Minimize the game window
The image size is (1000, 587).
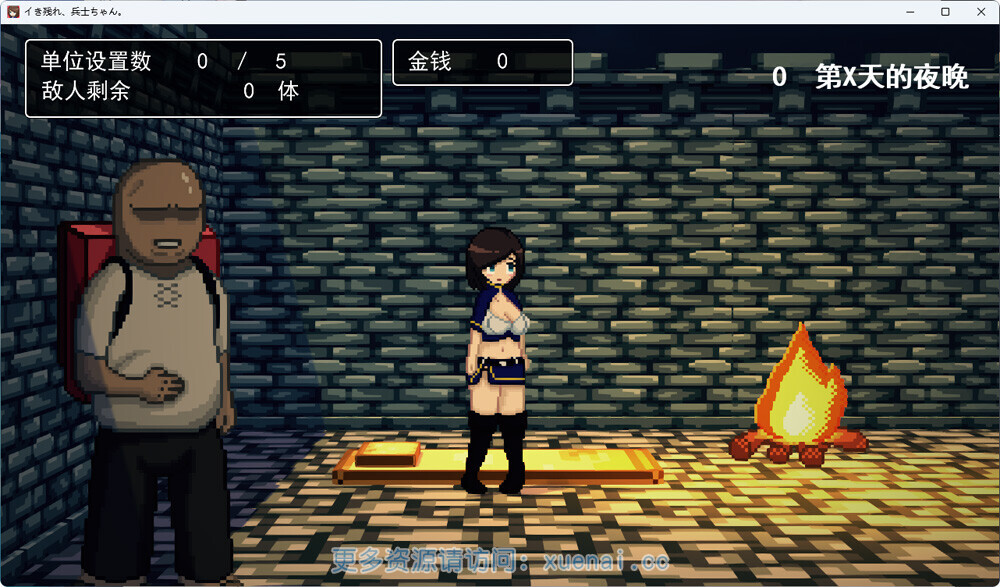click(911, 11)
